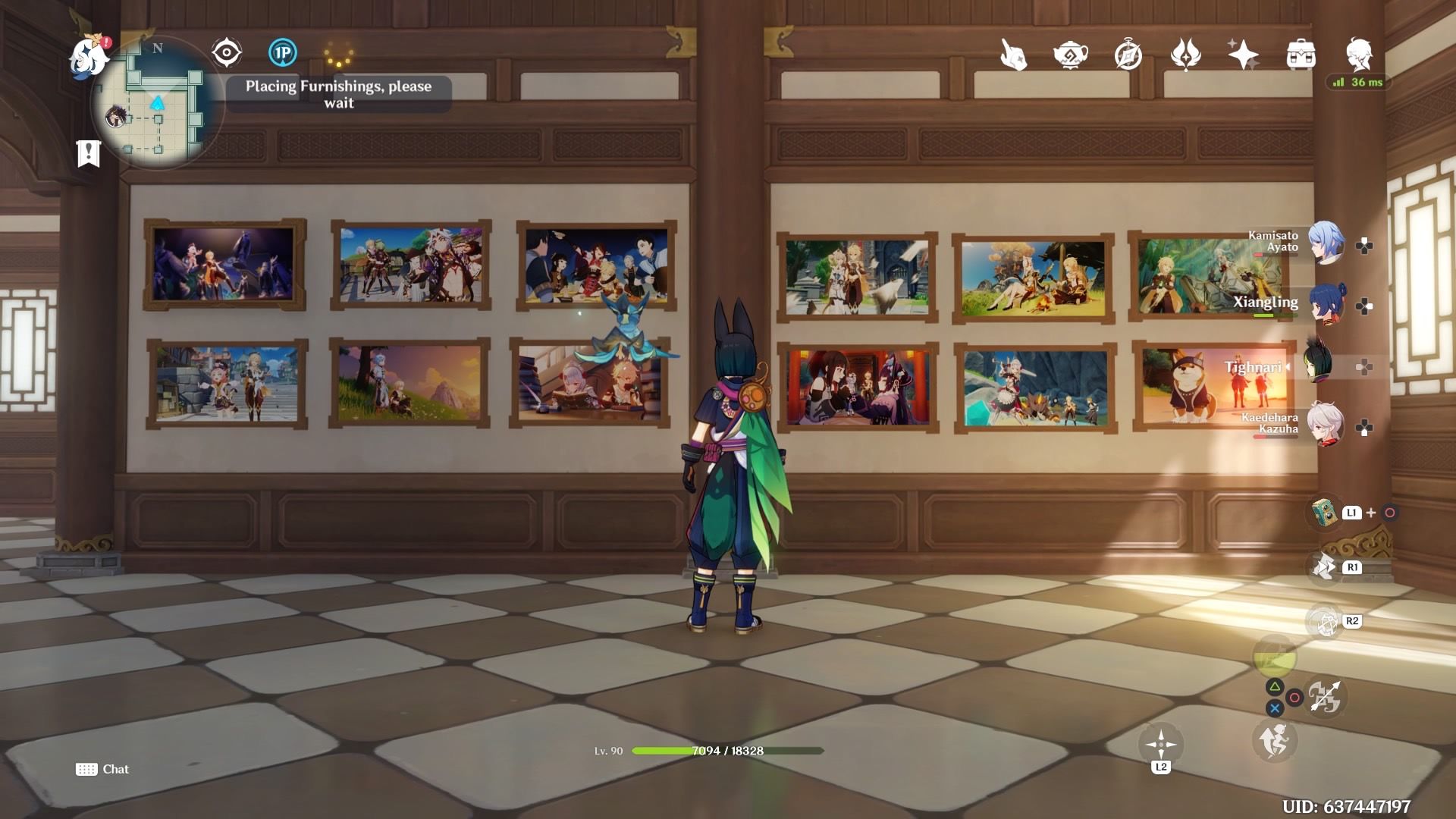Open the Serenitea Pot teapot icon
Viewport: 1456px width, 819px height.
pos(1072,55)
